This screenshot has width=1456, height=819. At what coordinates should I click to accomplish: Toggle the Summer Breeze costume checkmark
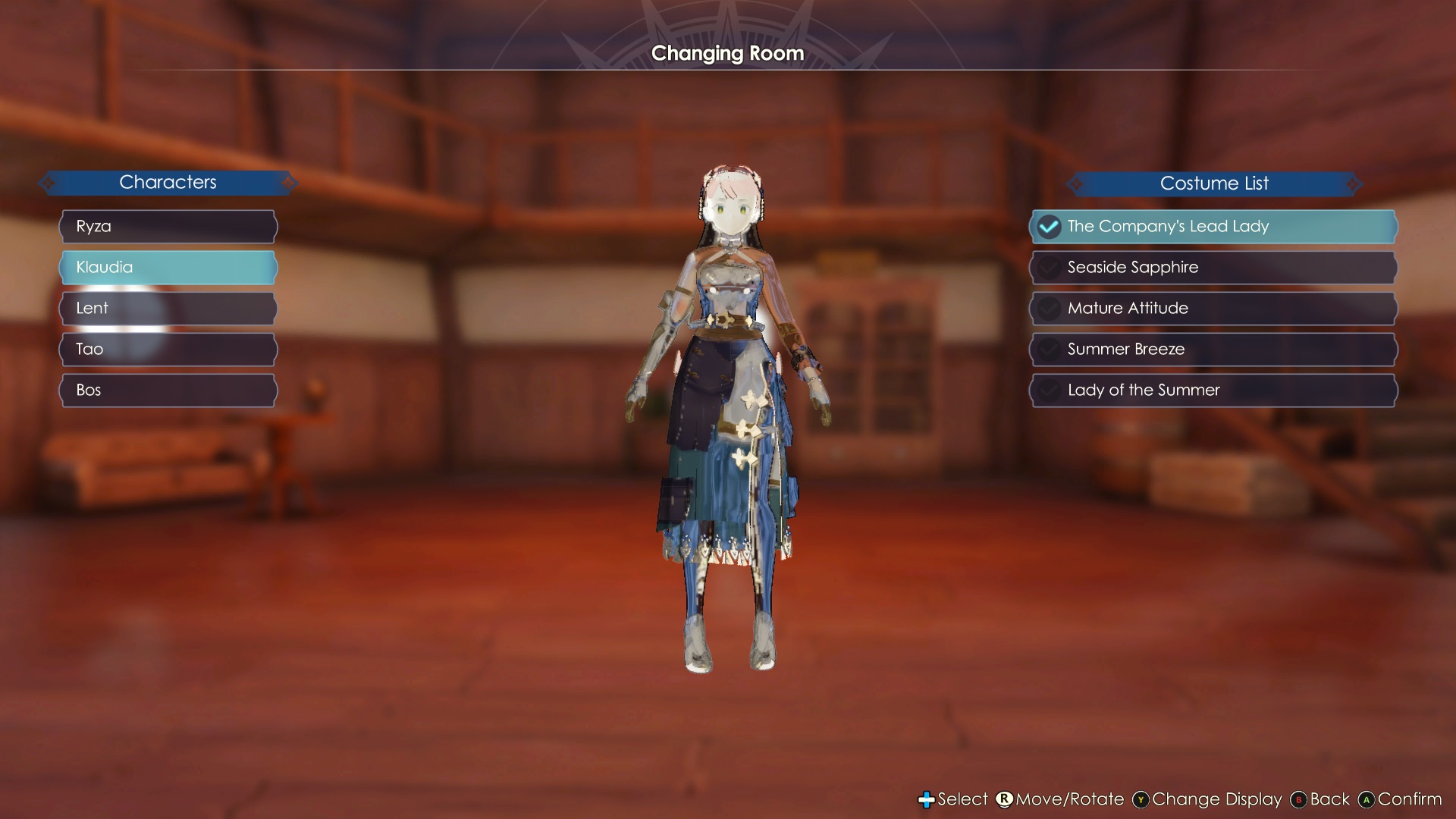pyautogui.click(x=1049, y=349)
